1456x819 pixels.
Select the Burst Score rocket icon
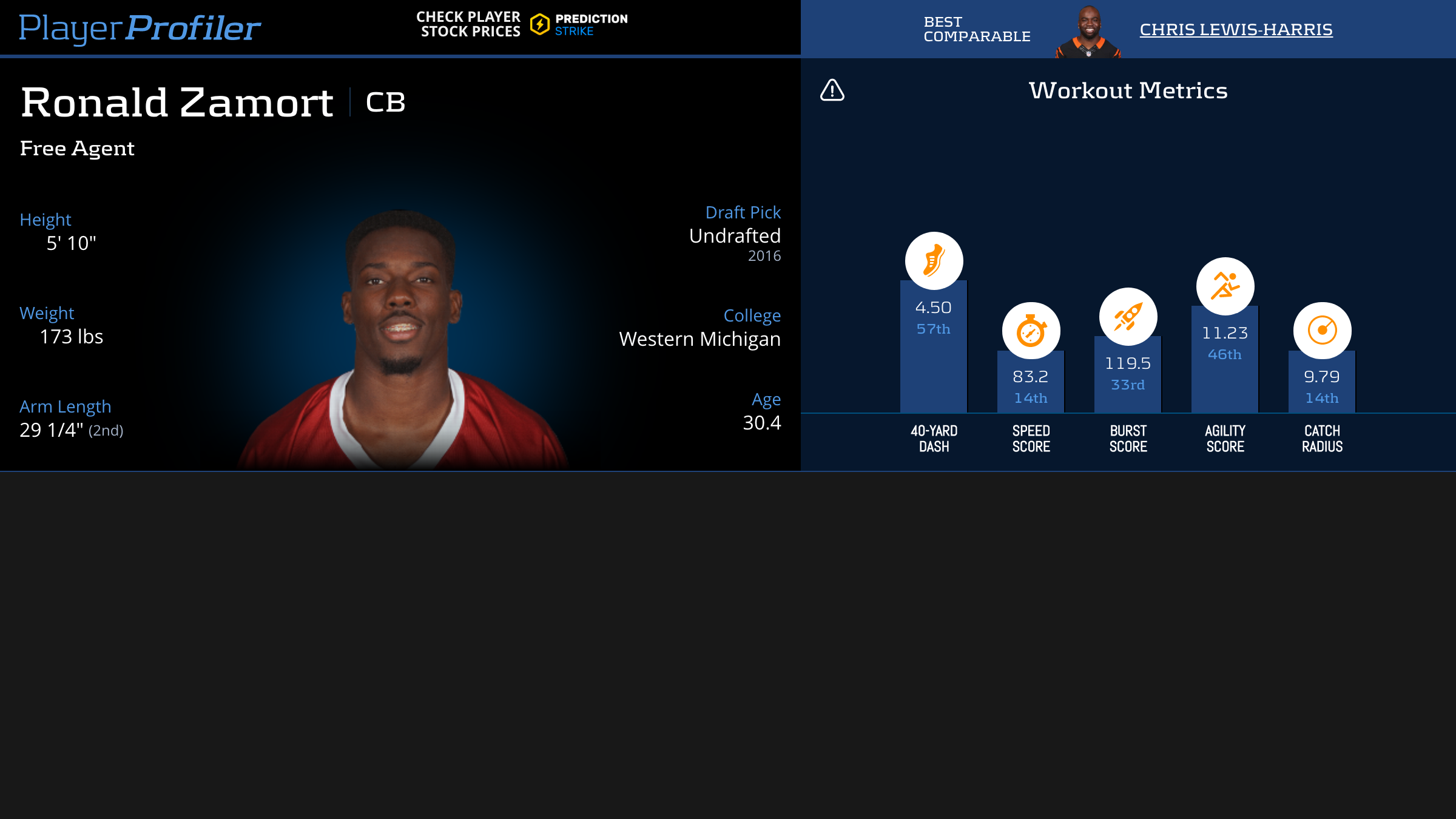(x=1128, y=317)
